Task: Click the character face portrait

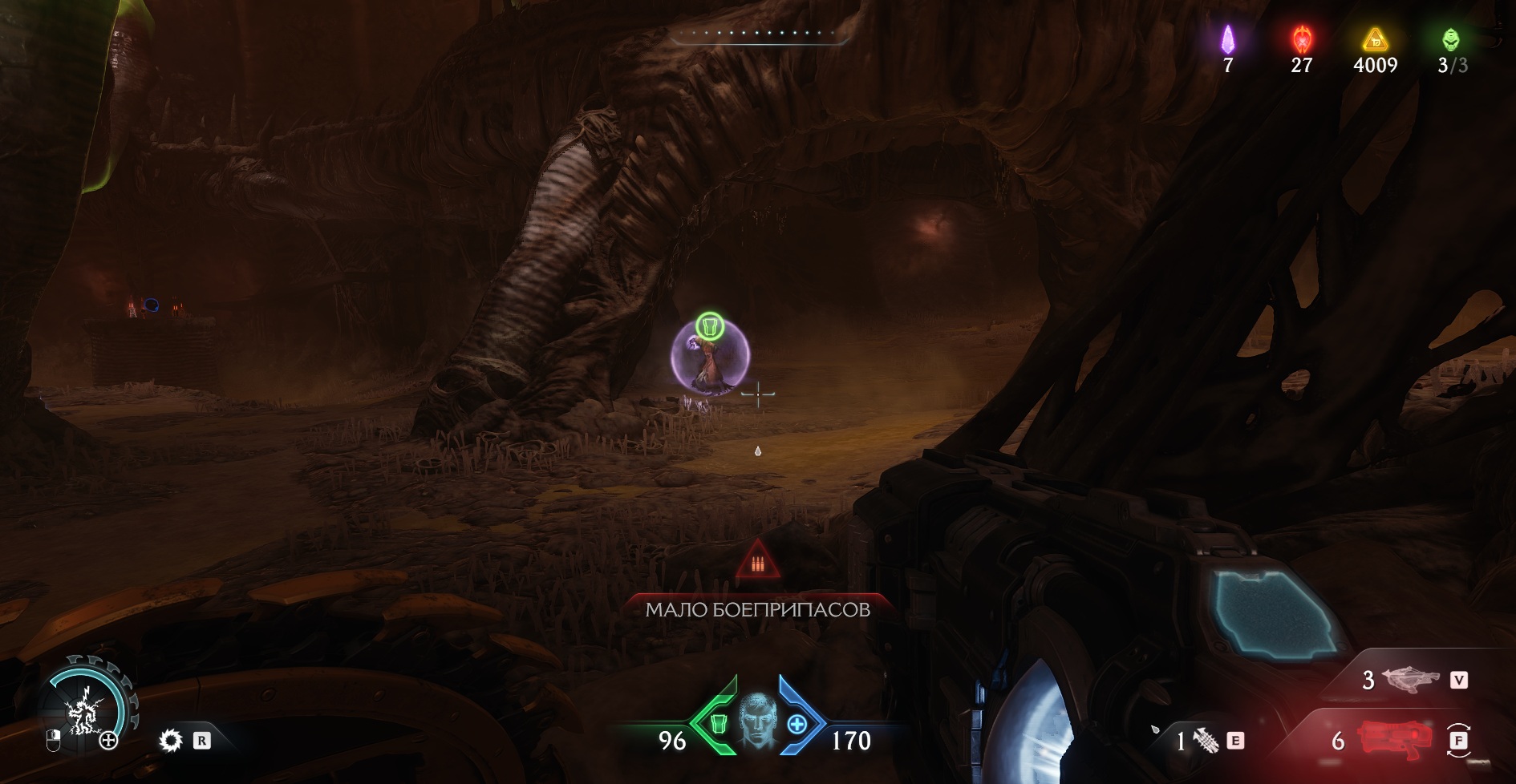Action: click(x=757, y=719)
